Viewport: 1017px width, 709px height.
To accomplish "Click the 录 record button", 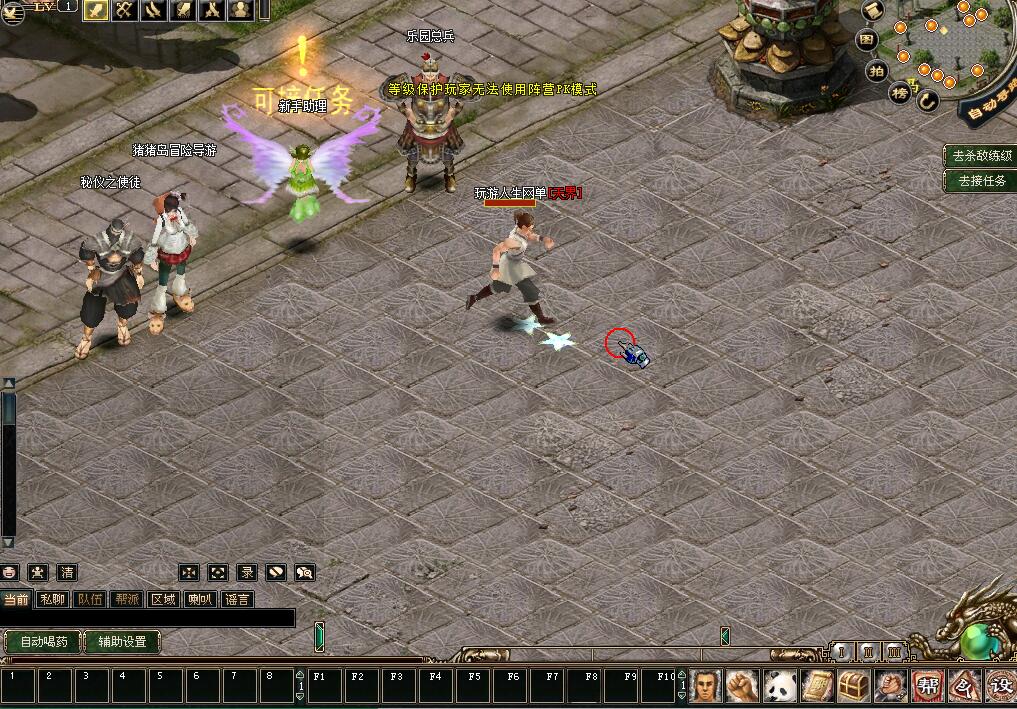I will click(247, 572).
